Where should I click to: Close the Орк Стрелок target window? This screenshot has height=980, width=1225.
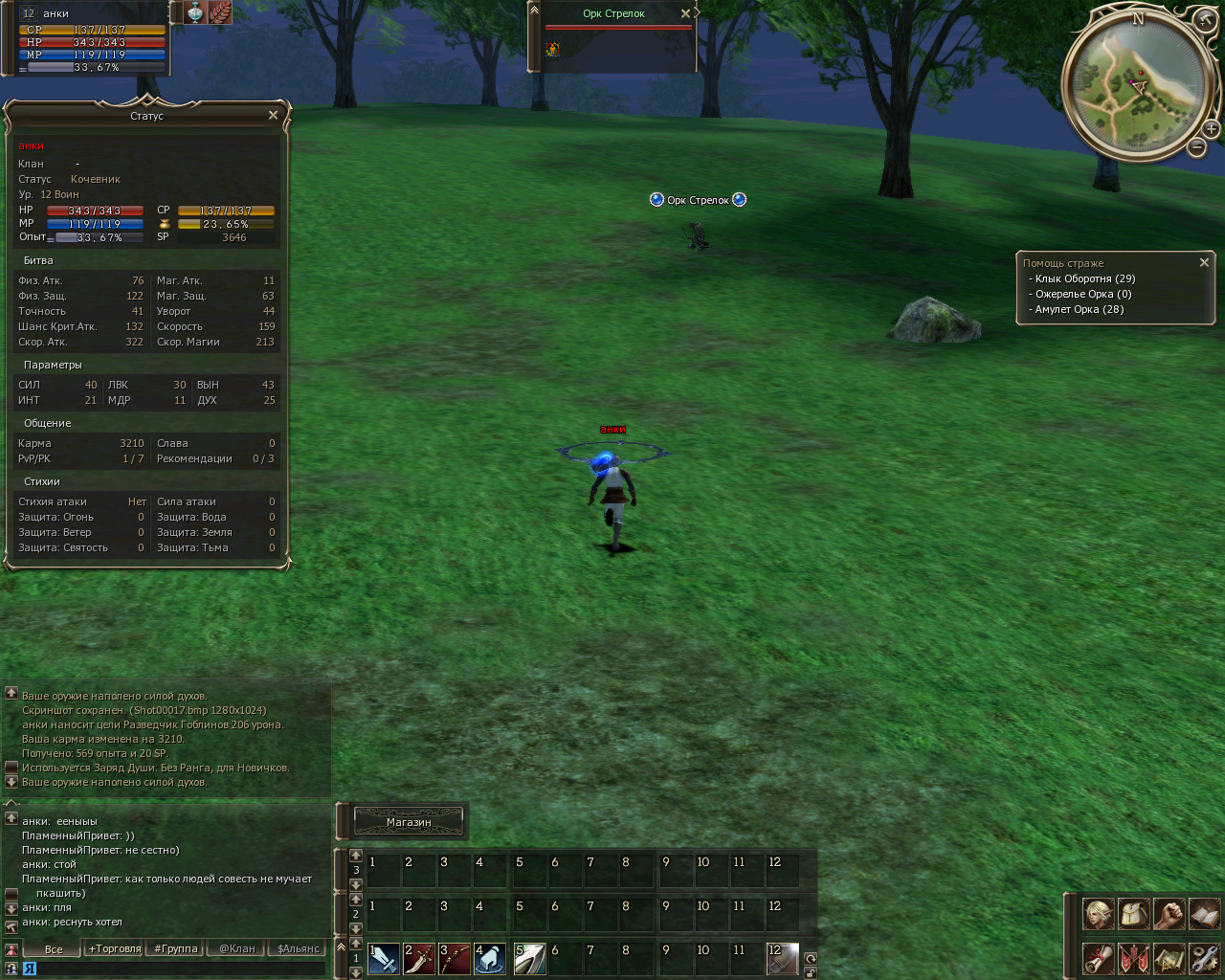point(685,13)
